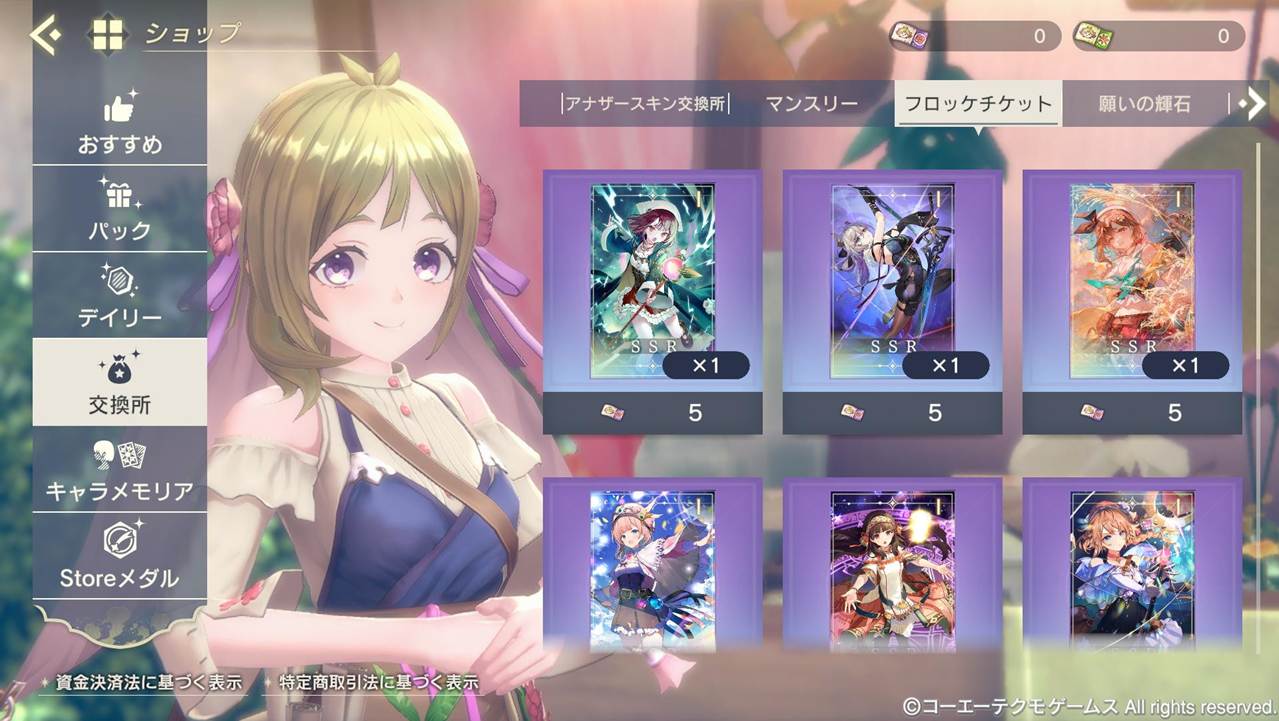
Task: Open the Storeメダル shop category
Action: pos(120,556)
